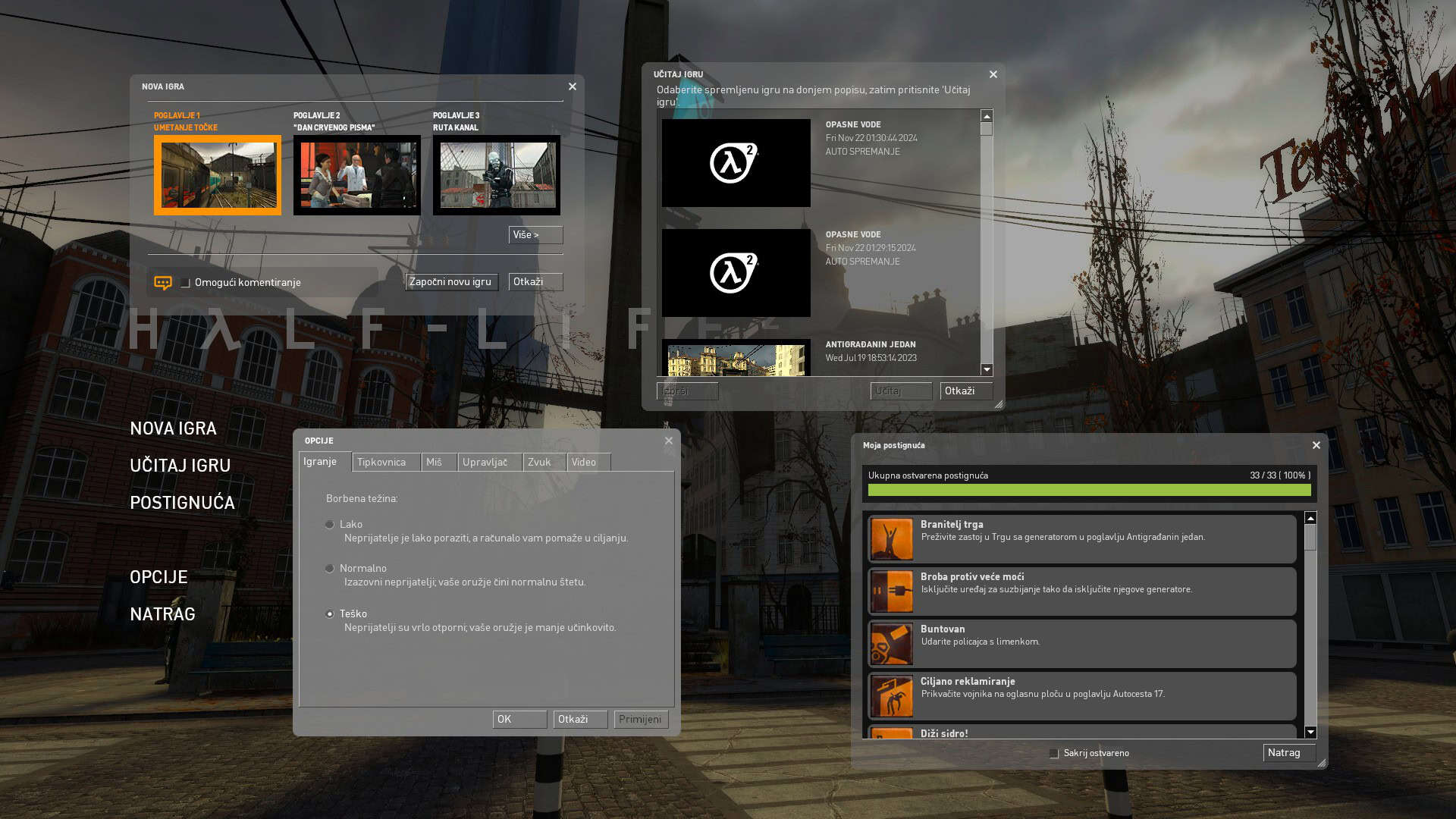Screen dimensions: 1456x819
Task: Show more chapters with Više button
Action: [535, 235]
